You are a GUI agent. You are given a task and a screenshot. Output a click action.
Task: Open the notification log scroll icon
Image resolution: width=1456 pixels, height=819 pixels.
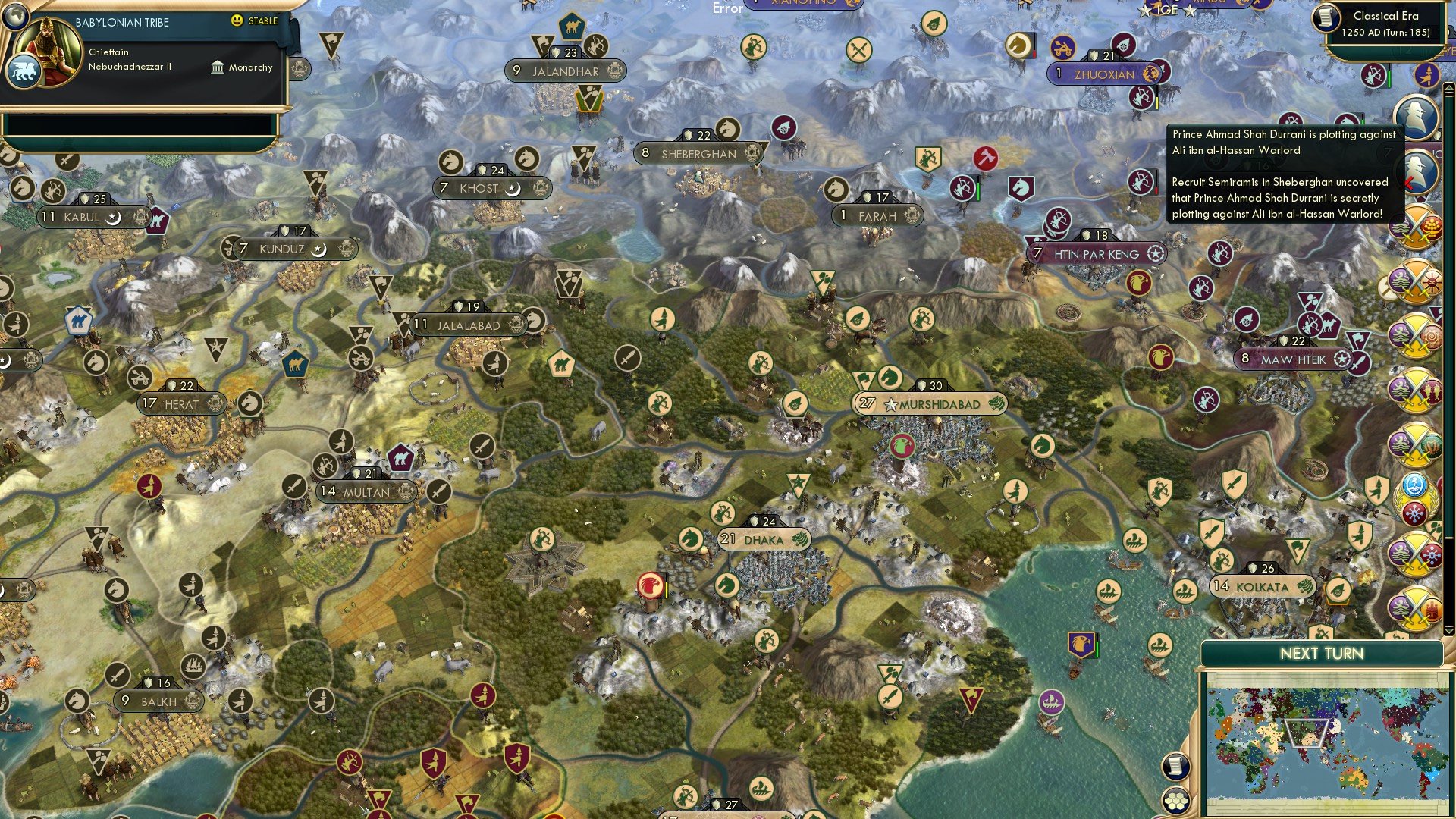tap(1175, 766)
